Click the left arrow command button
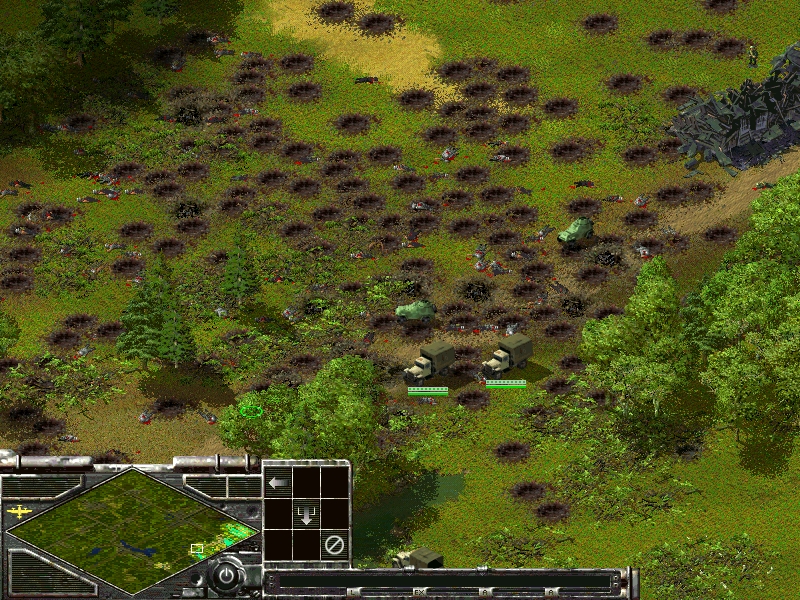The height and width of the screenshot is (600, 800). [x=278, y=483]
